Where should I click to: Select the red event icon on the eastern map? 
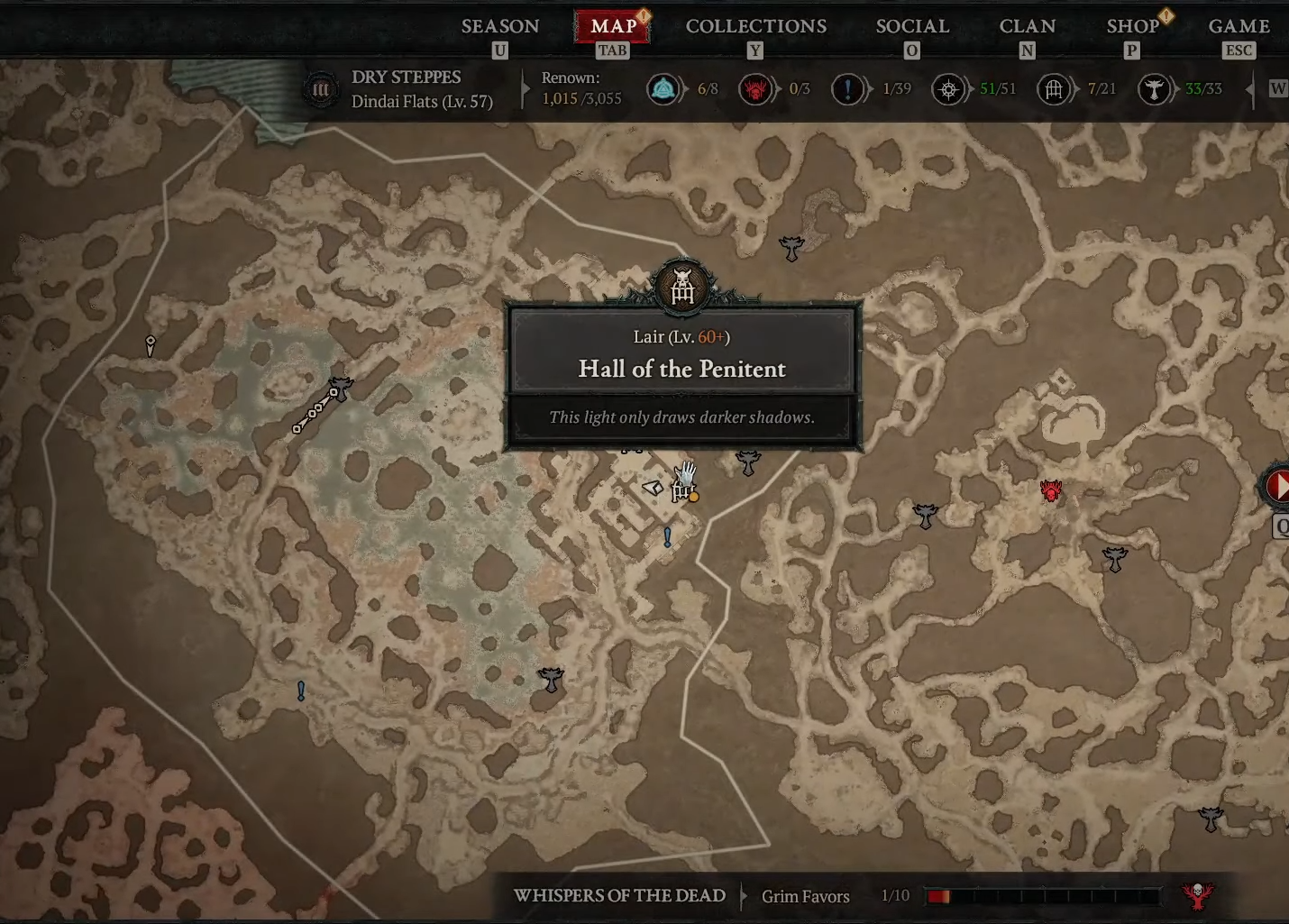[1050, 491]
